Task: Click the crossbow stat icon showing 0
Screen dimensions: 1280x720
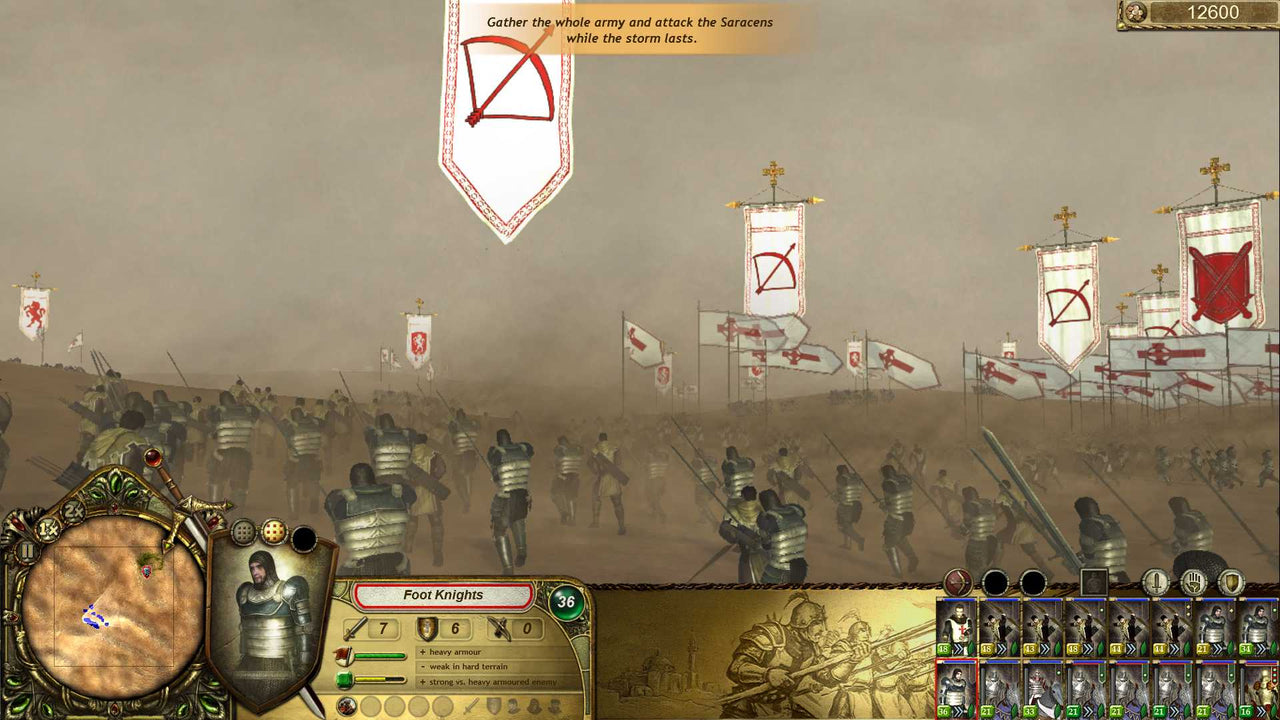Action: 502,629
